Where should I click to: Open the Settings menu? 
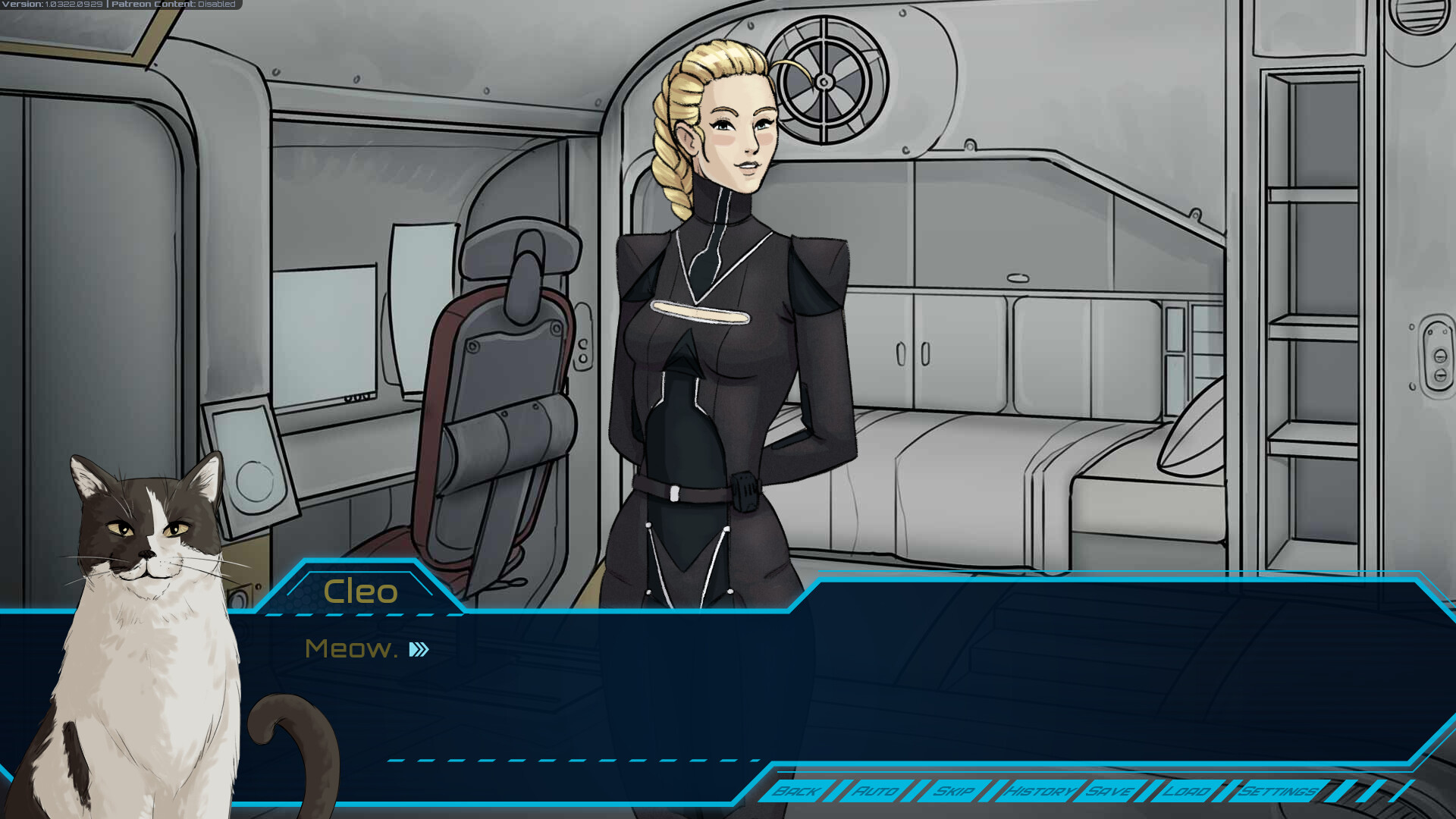tap(1278, 792)
